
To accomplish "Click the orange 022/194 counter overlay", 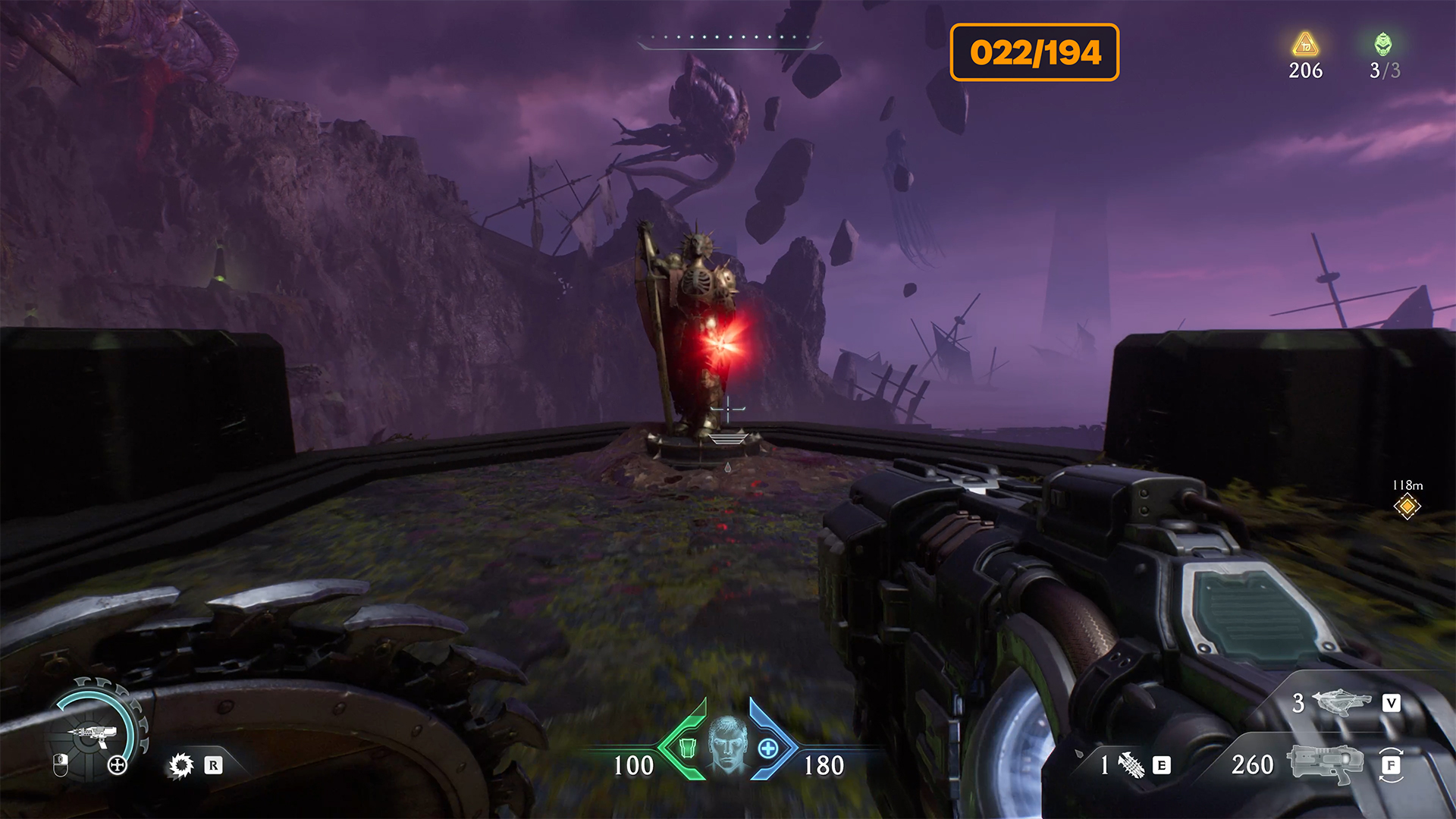I will 1034,52.
